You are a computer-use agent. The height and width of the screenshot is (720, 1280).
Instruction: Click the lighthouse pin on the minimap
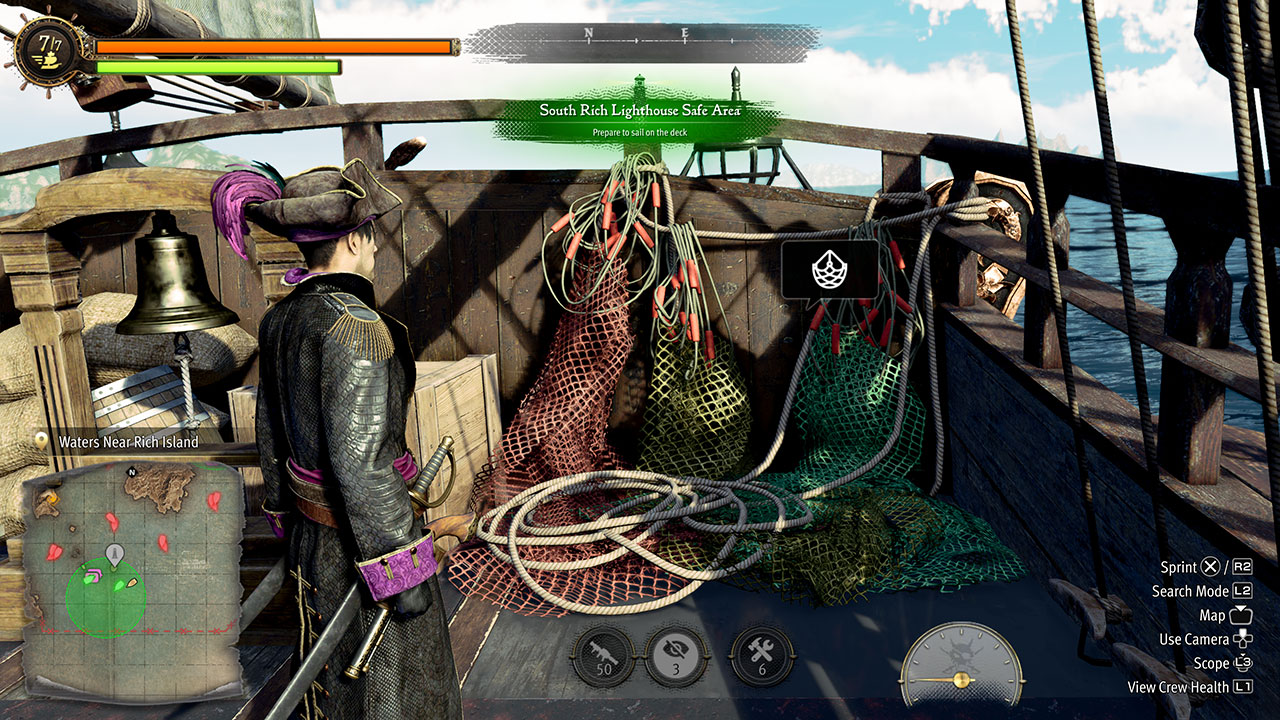[x=115, y=553]
